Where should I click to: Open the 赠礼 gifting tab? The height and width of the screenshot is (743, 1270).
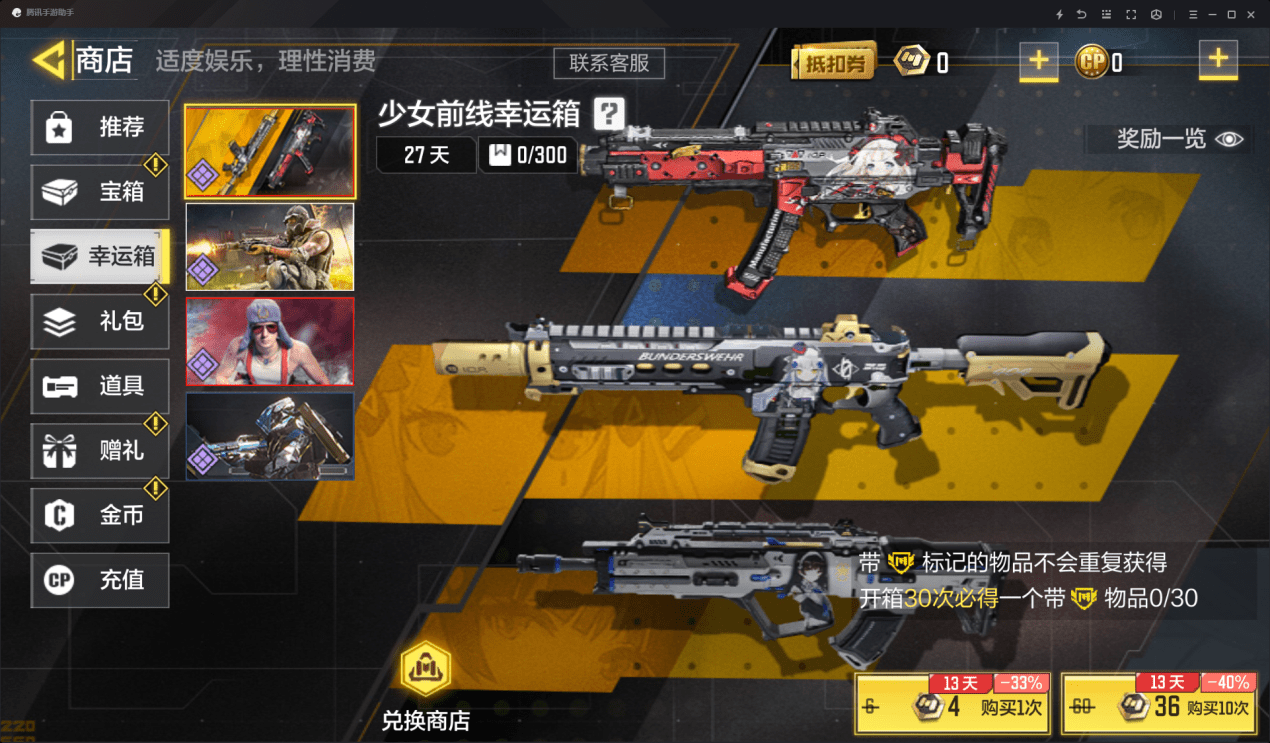(100, 451)
